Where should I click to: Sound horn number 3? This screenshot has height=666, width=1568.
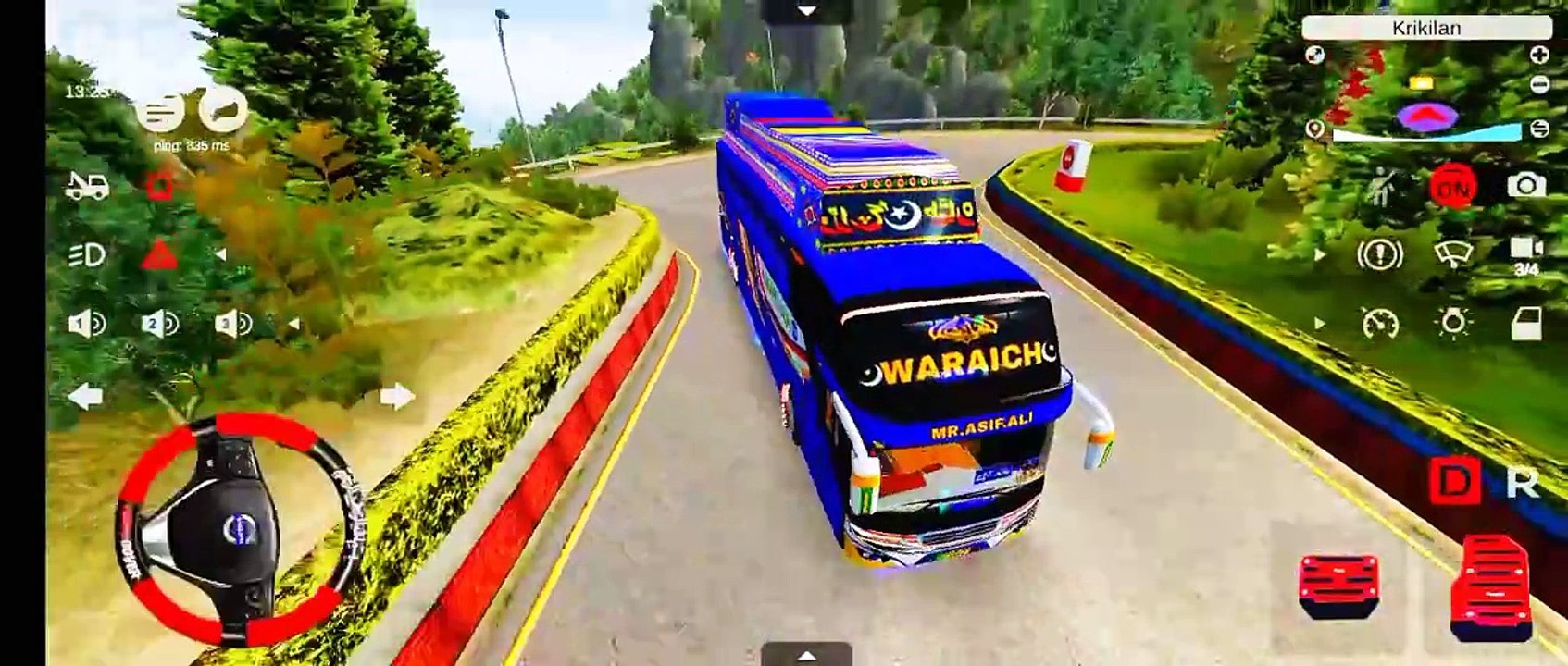(x=232, y=324)
